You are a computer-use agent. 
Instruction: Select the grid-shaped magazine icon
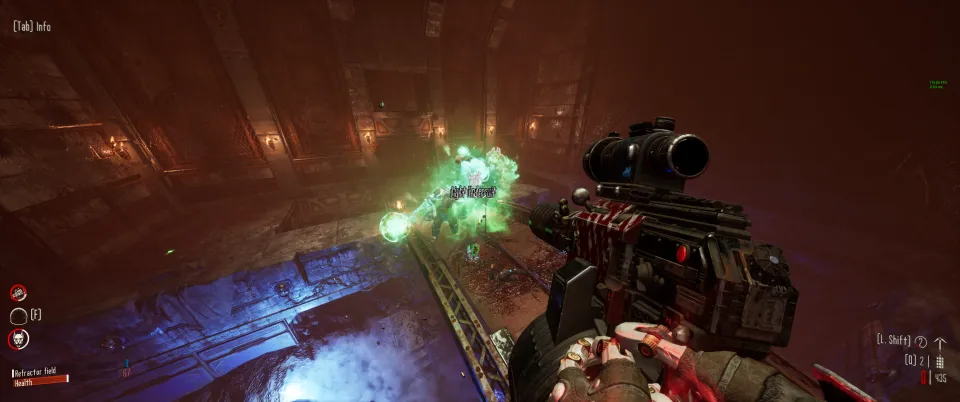tap(939, 360)
